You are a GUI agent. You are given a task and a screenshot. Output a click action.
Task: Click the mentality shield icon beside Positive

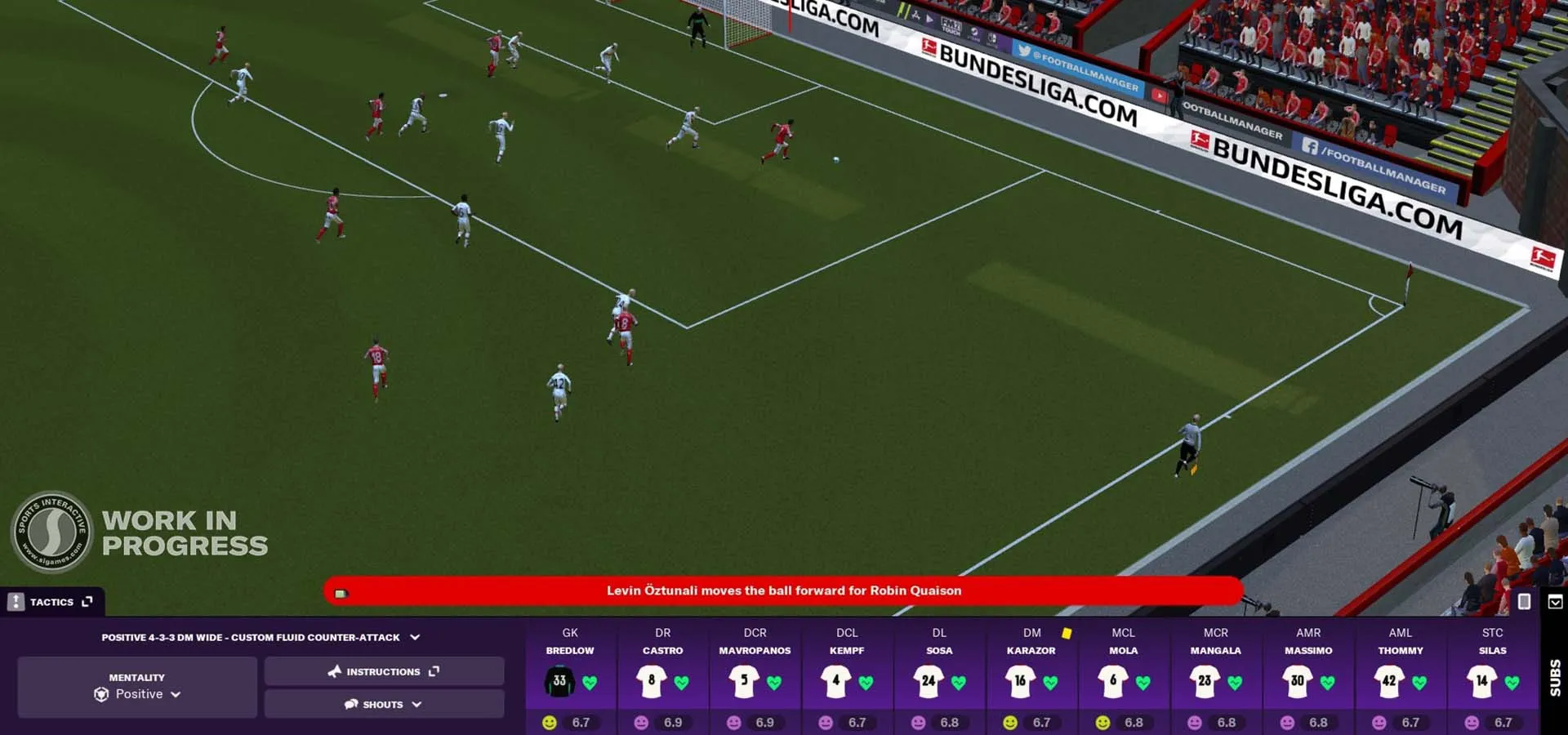pyautogui.click(x=101, y=693)
